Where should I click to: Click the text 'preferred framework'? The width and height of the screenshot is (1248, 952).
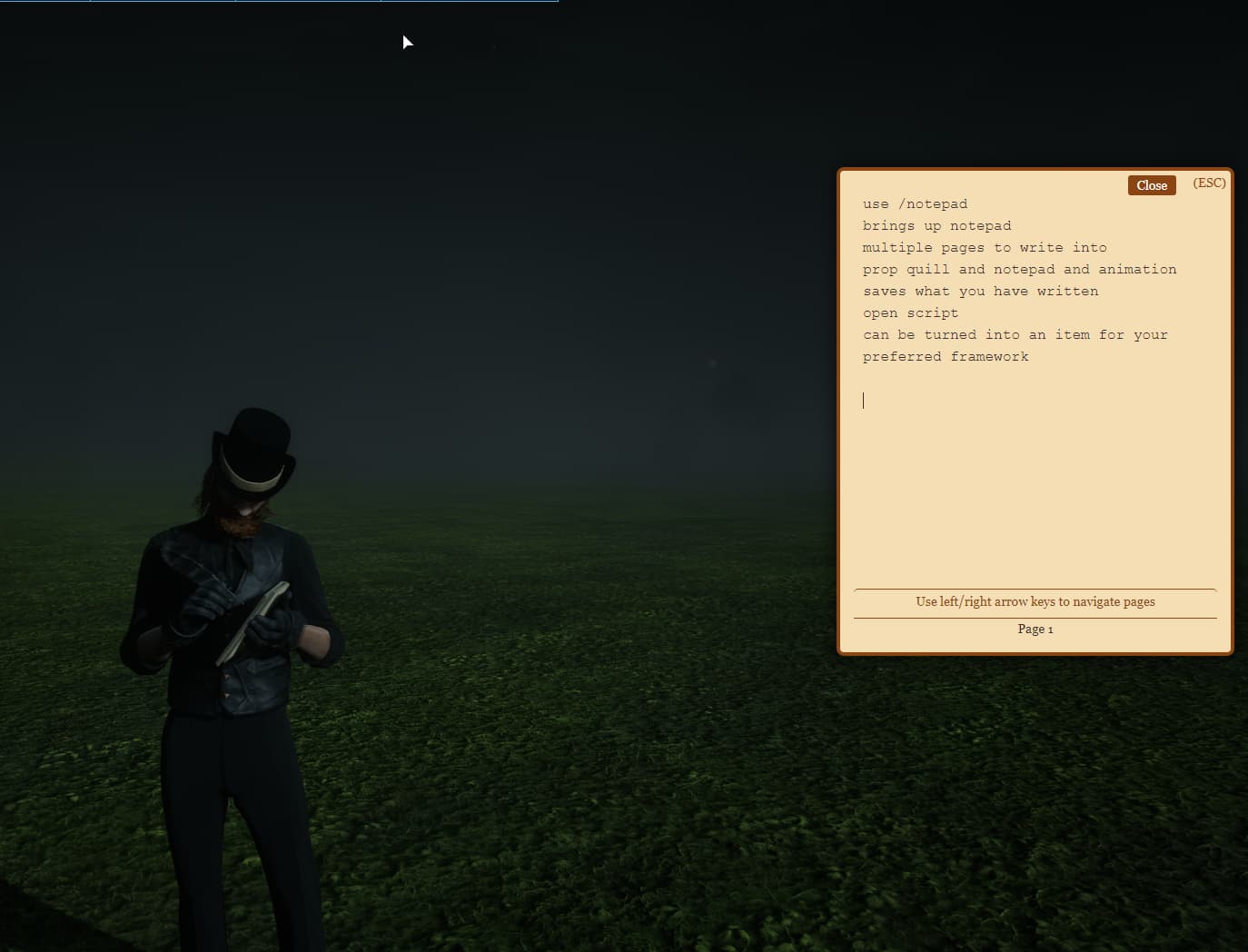coord(946,356)
